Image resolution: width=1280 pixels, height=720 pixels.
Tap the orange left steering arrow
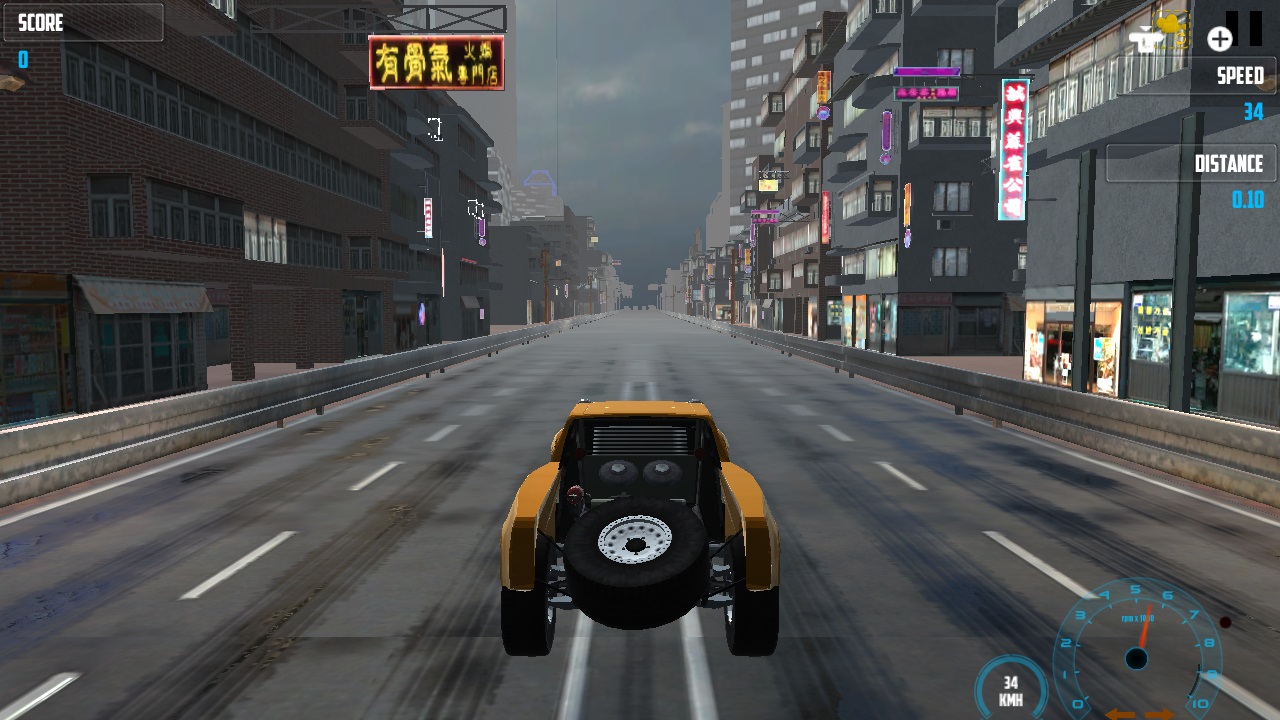(1122, 714)
